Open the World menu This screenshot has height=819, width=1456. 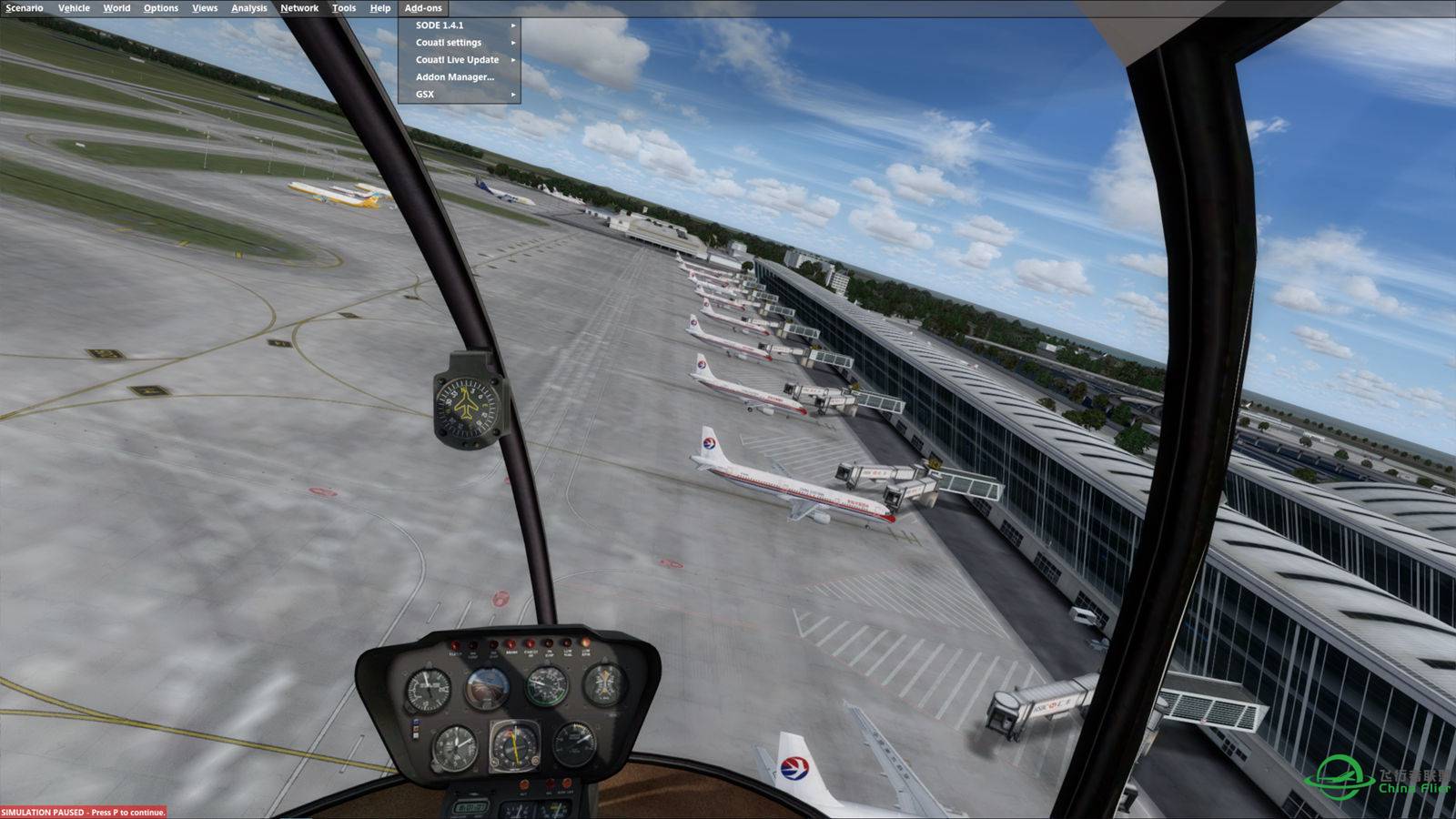(x=116, y=8)
